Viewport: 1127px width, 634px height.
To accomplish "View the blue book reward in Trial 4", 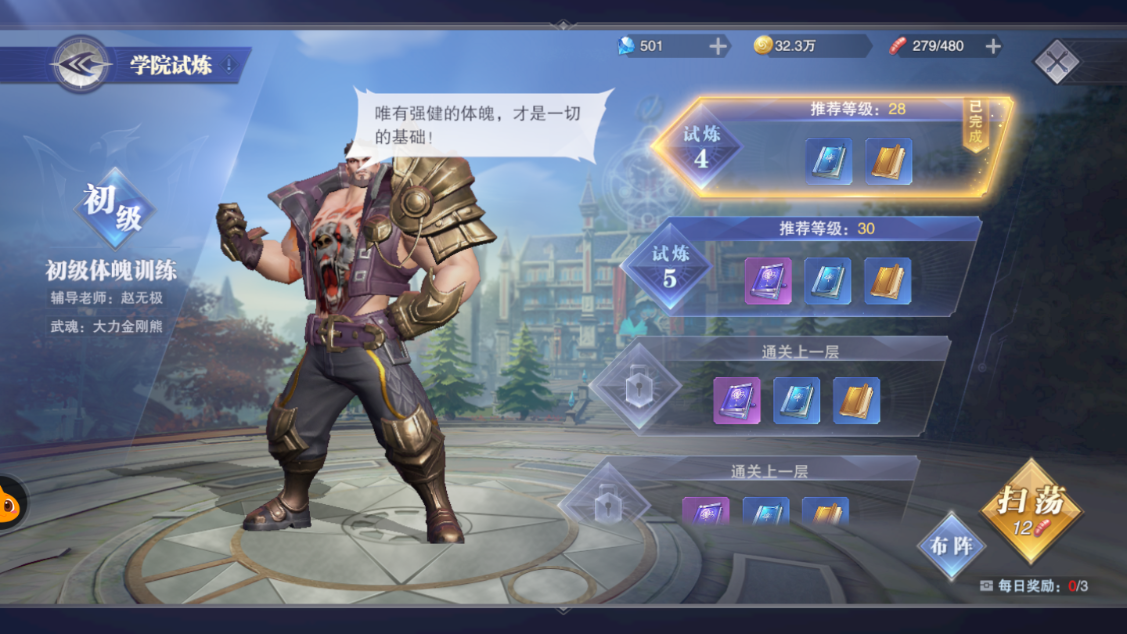I will click(829, 162).
